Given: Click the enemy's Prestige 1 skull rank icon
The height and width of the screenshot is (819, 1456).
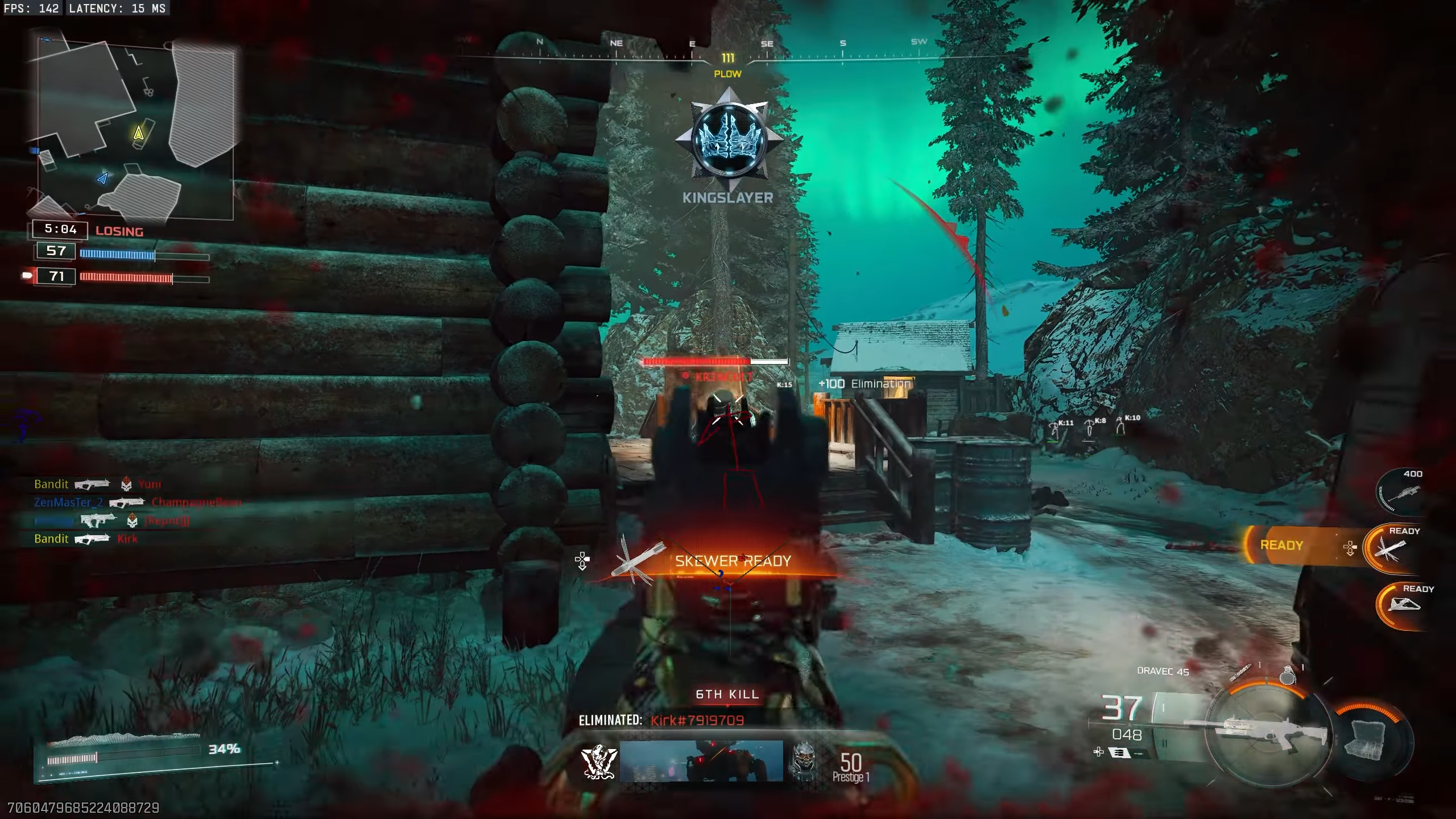Looking at the screenshot, I should pos(805,759).
